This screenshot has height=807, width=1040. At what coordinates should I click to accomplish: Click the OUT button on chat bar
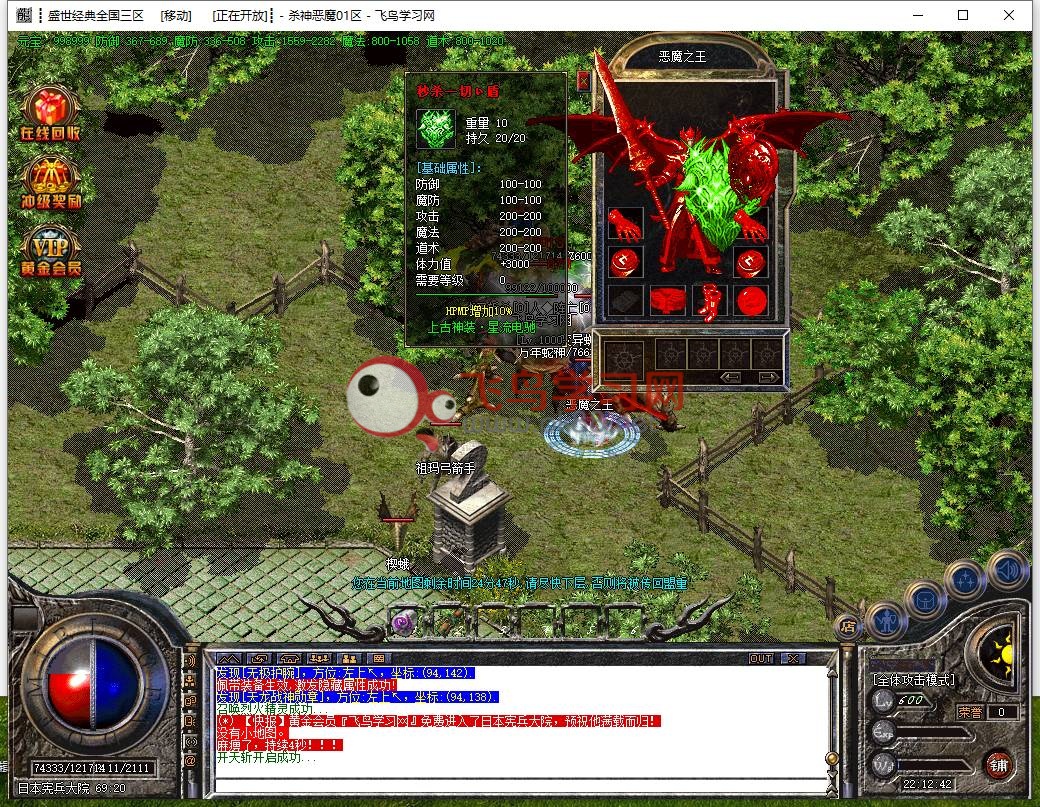tap(761, 658)
